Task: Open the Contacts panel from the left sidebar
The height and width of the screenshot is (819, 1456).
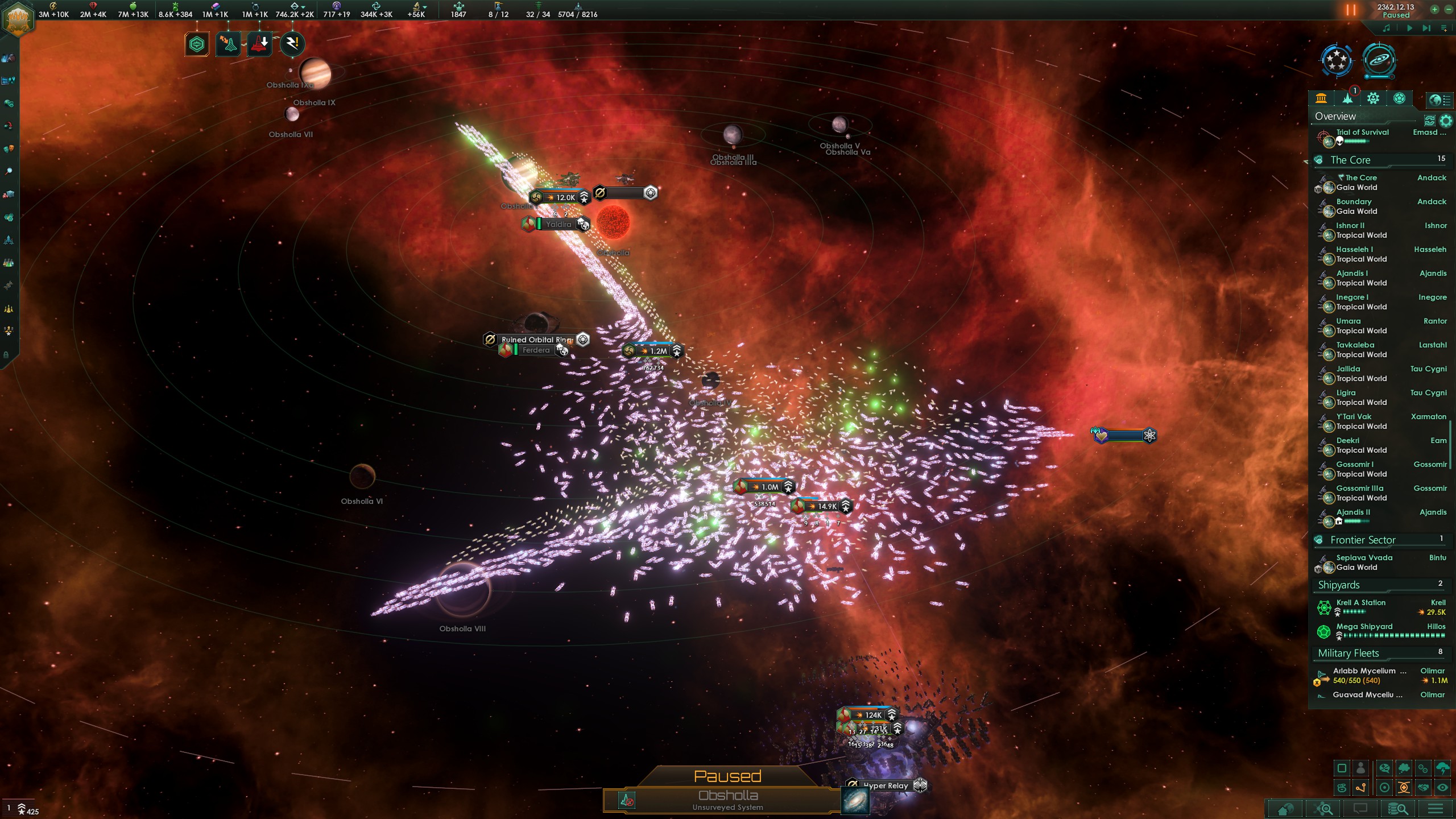Action: click(x=8, y=57)
